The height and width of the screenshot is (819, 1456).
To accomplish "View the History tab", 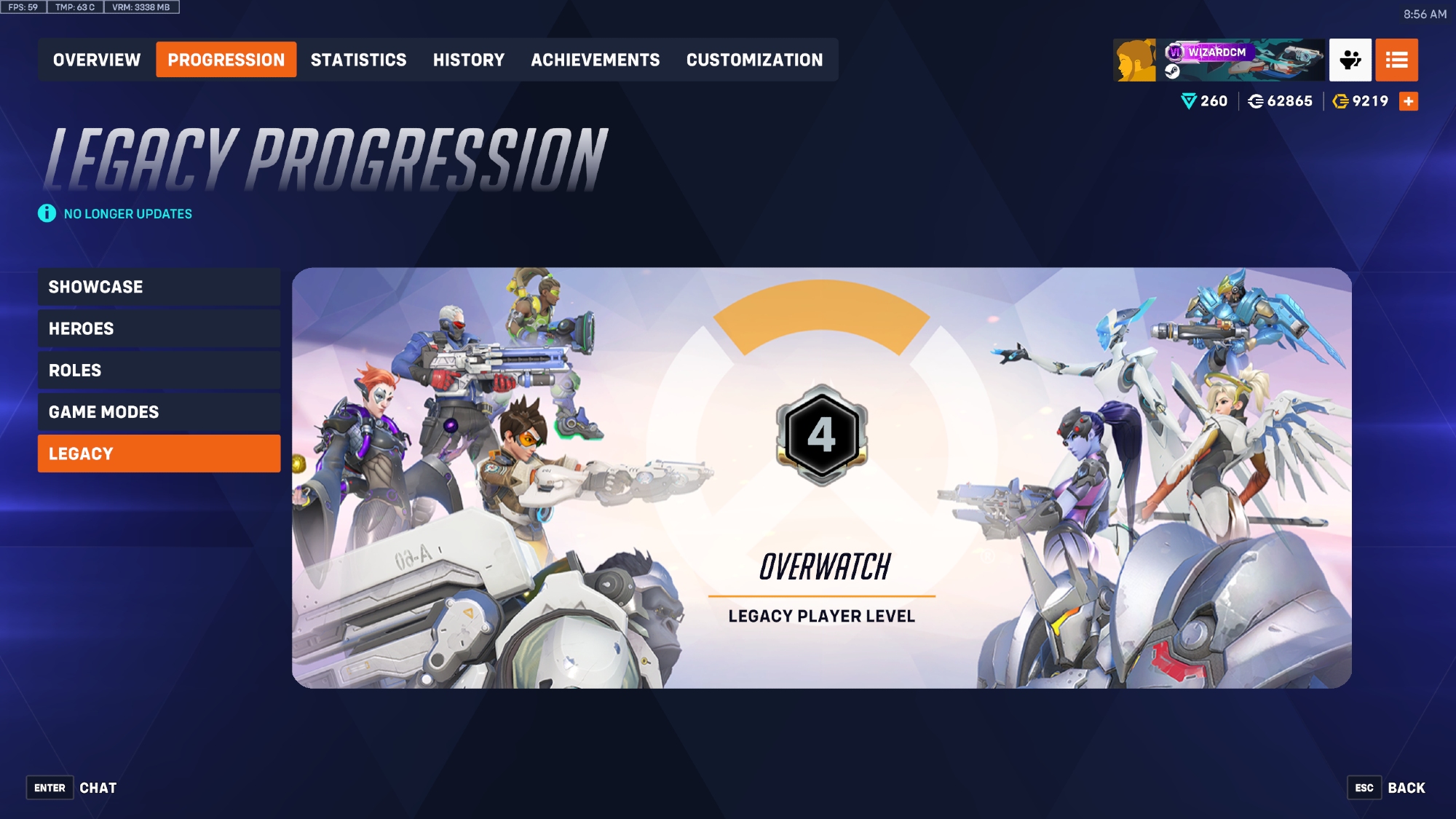I will point(468,60).
